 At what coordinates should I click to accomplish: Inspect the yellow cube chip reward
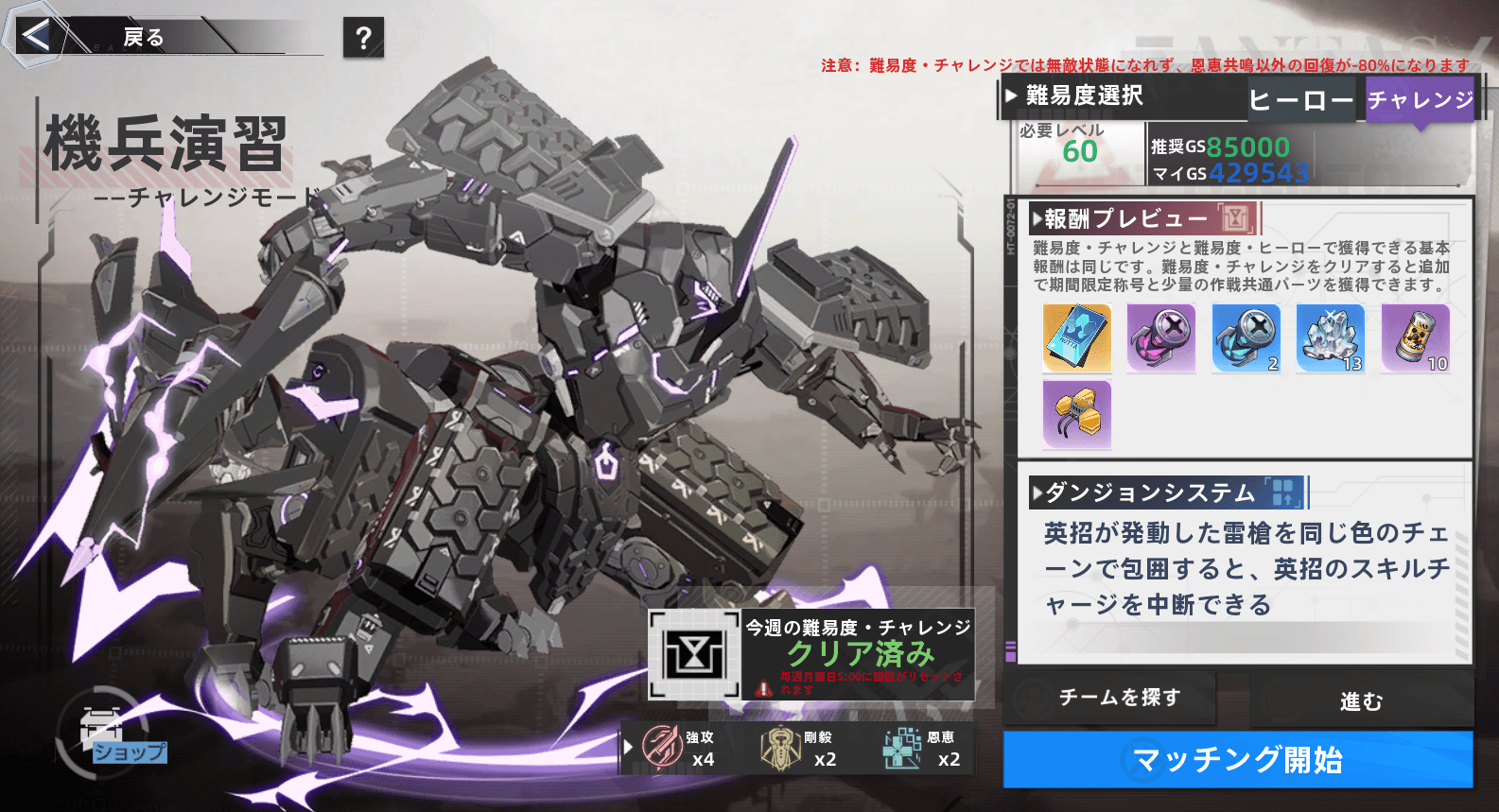tap(1077, 414)
